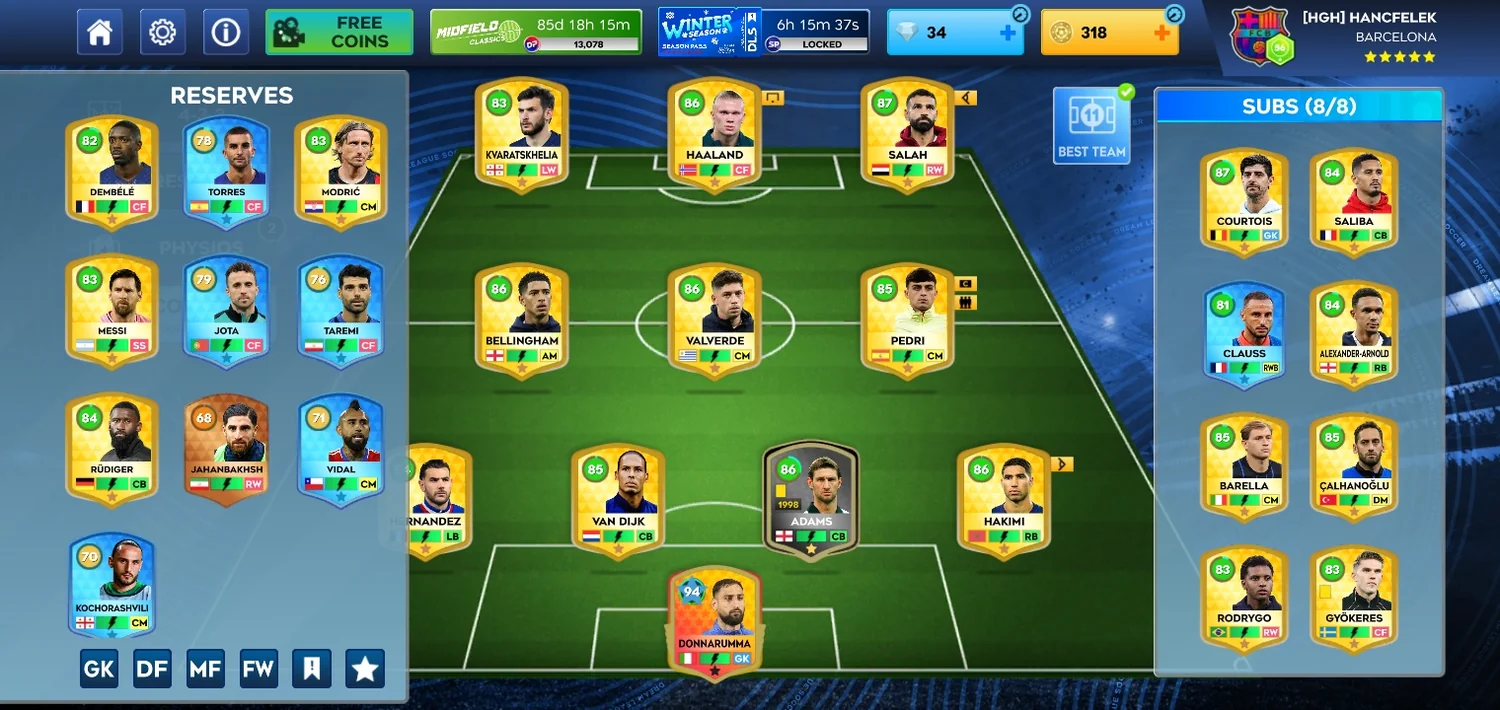Open the Midfield Classics event banner
Viewport: 1500px width, 710px height.
tap(535, 32)
